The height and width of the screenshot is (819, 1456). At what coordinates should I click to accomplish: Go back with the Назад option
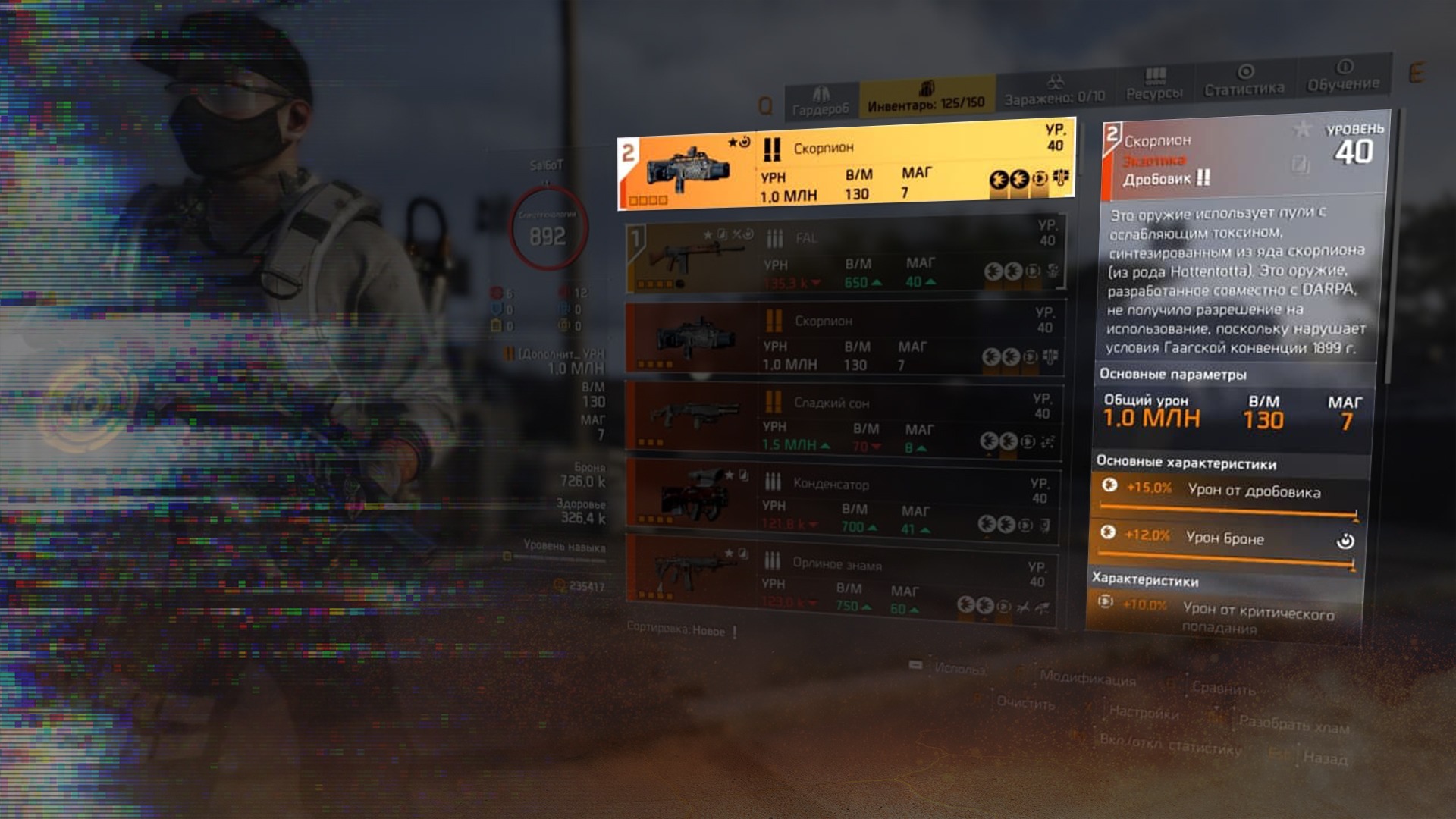1325,758
